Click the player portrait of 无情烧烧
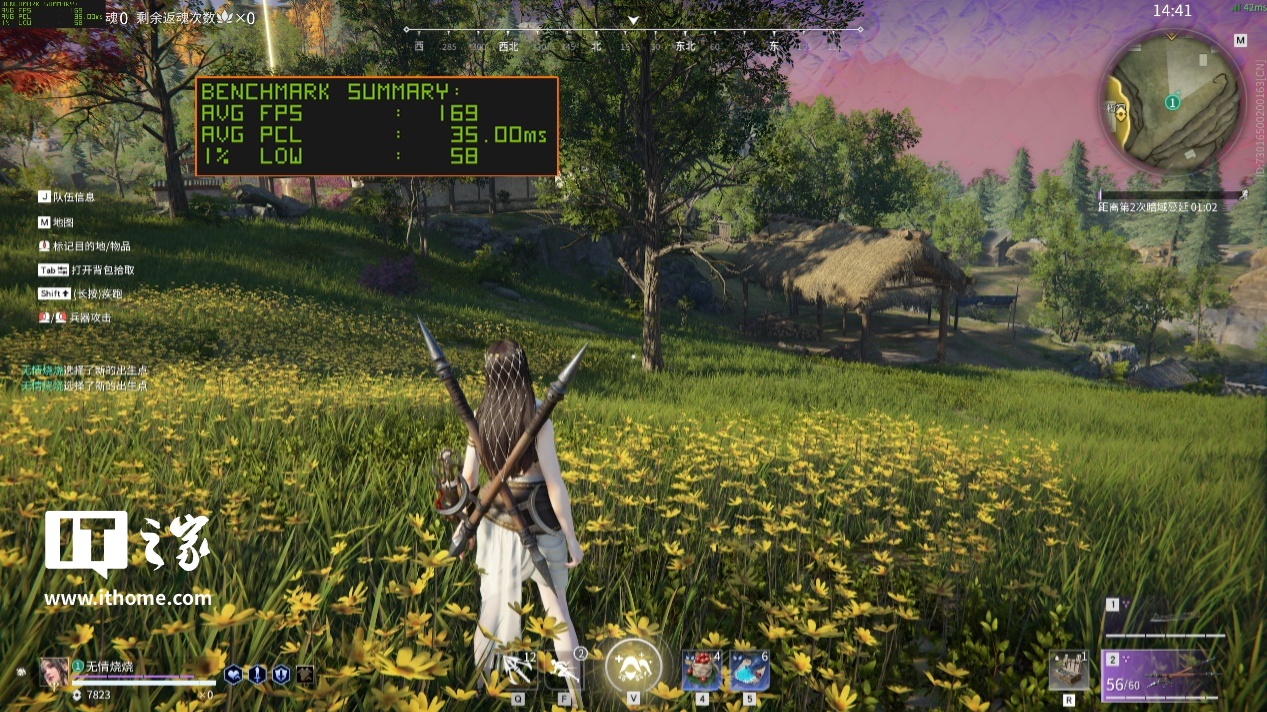1267x712 pixels. pos(54,672)
